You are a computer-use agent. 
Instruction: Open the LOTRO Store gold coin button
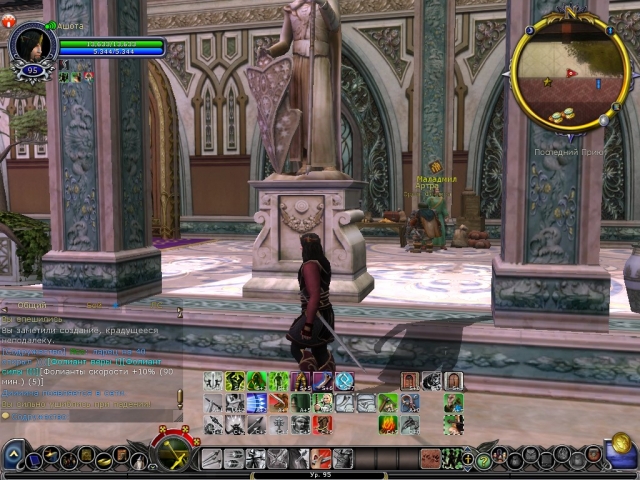[x=621, y=444]
